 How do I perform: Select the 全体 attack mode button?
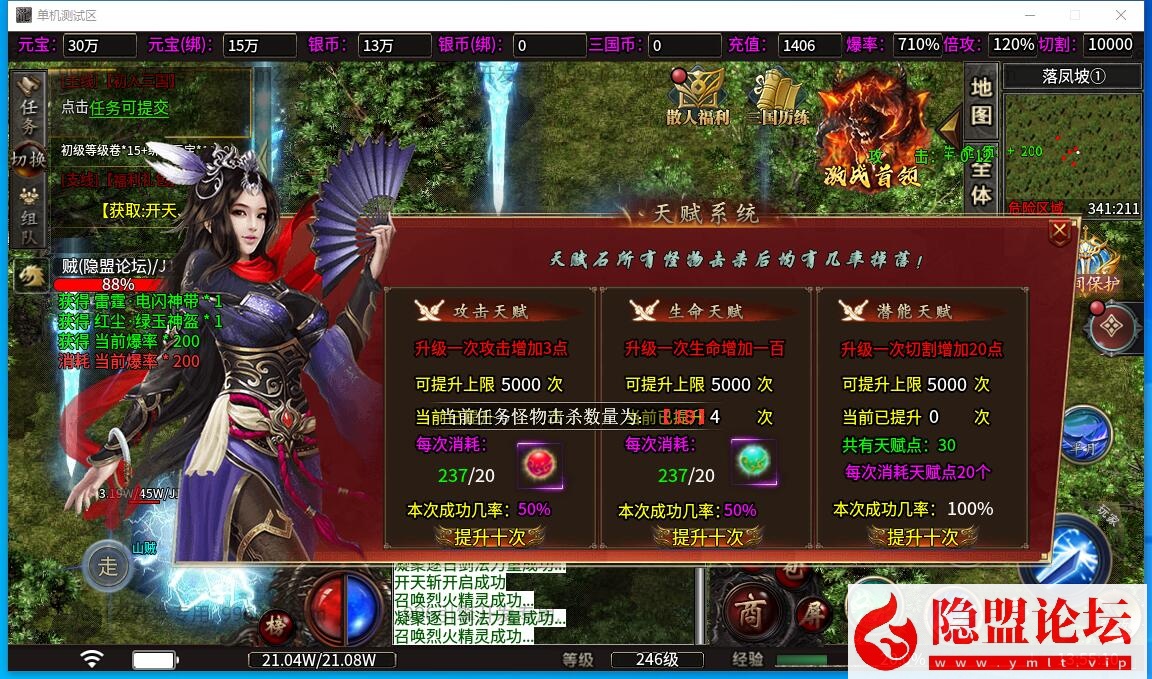coord(981,181)
